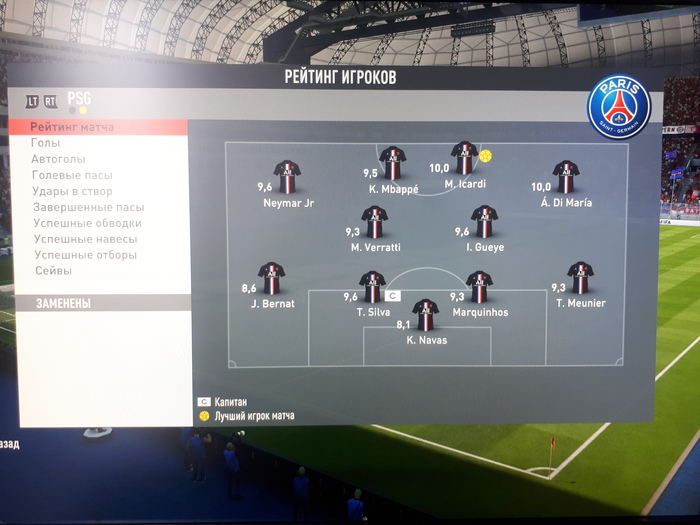This screenshot has width=700, height=525.
Task: Select Neymar Jr's player shirt
Action: coord(287,176)
